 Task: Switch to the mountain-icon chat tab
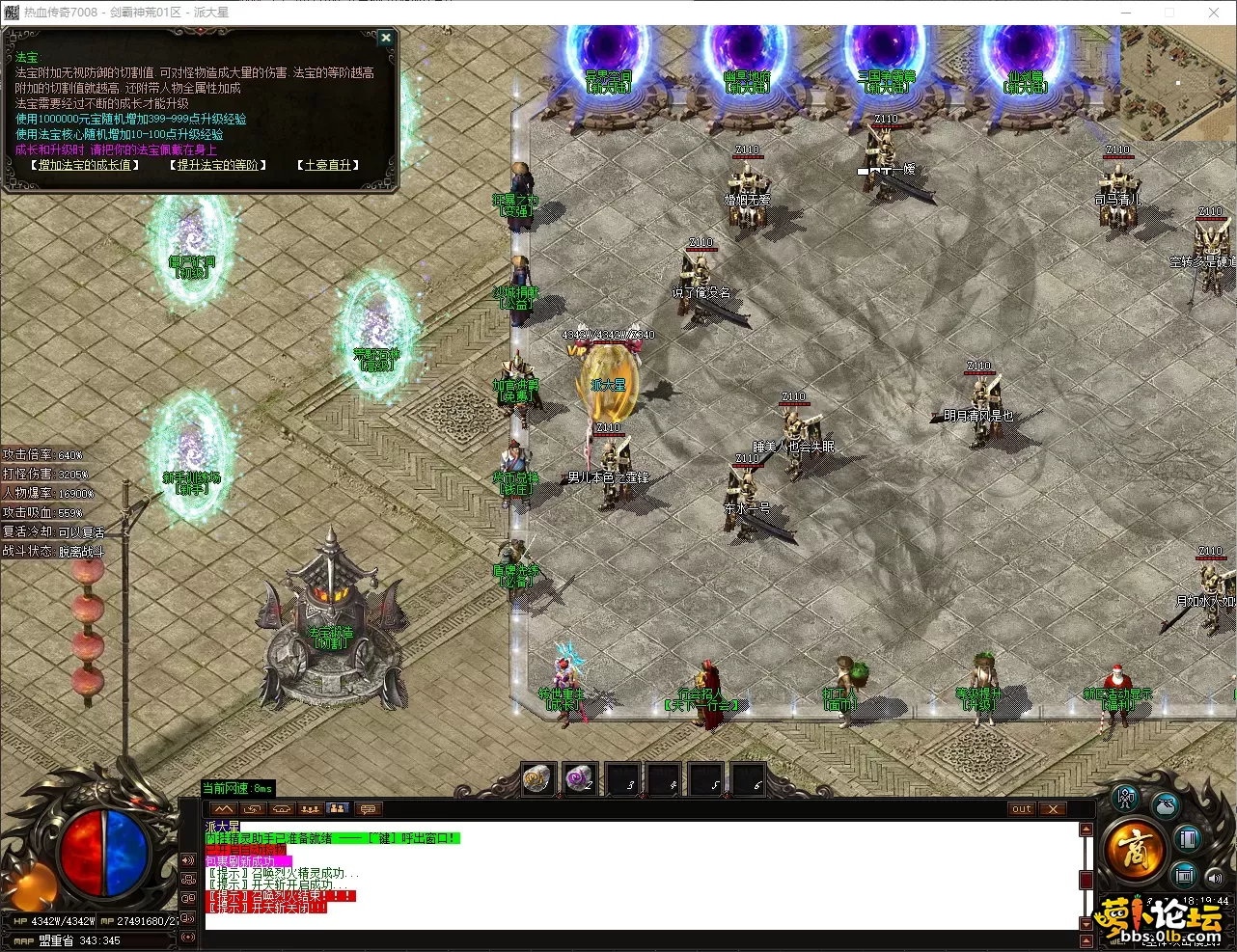(x=224, y=809)
